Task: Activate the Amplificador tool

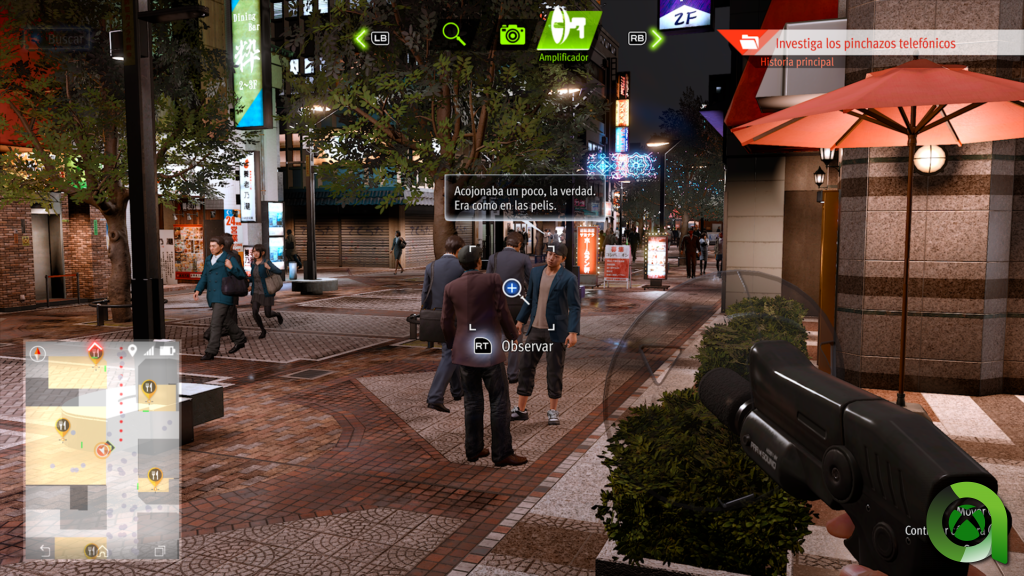Action: pos(567,32)
